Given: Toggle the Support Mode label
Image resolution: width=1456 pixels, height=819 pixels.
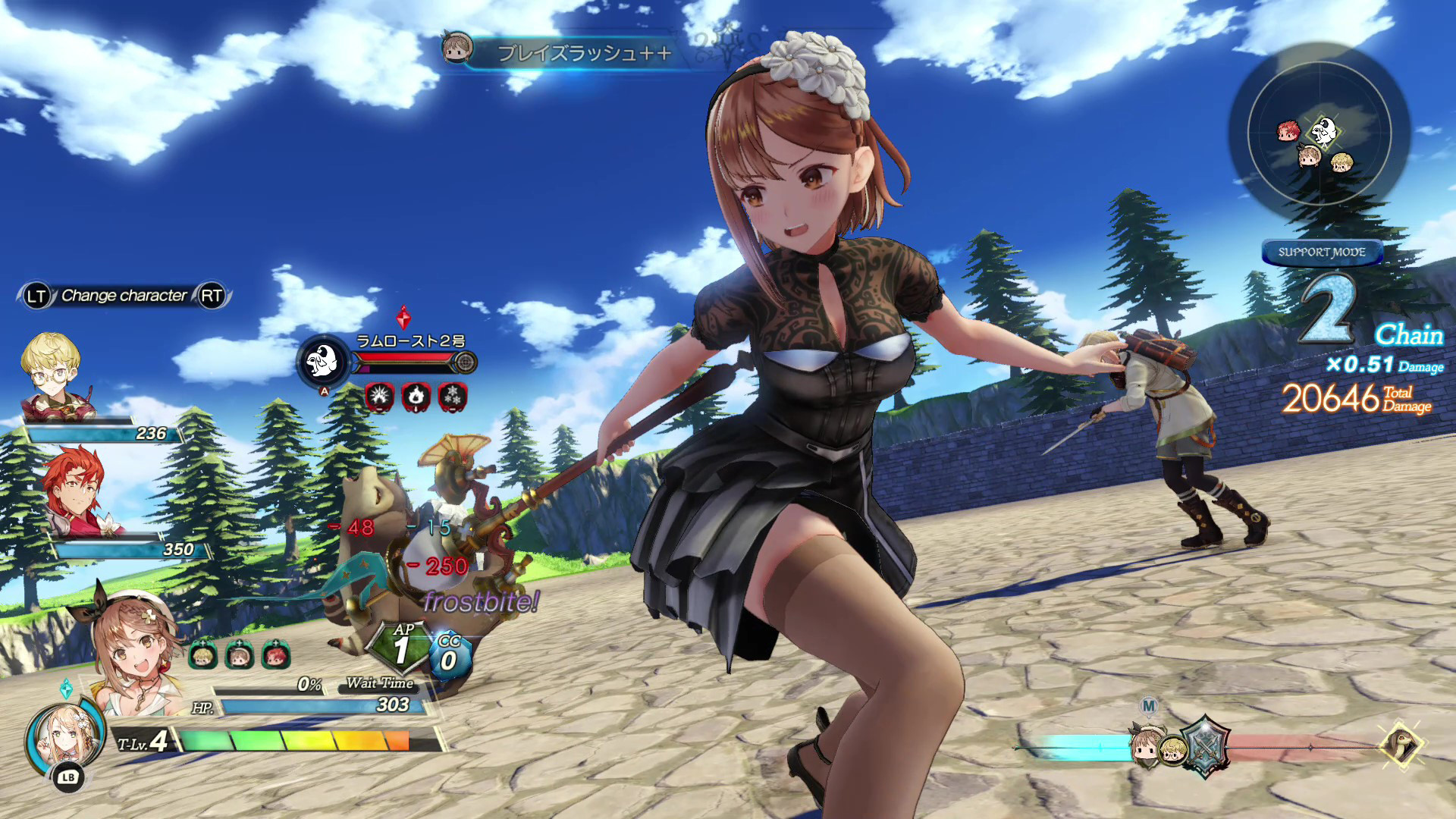Looking at the screenshot, I should coord(1321,253).
